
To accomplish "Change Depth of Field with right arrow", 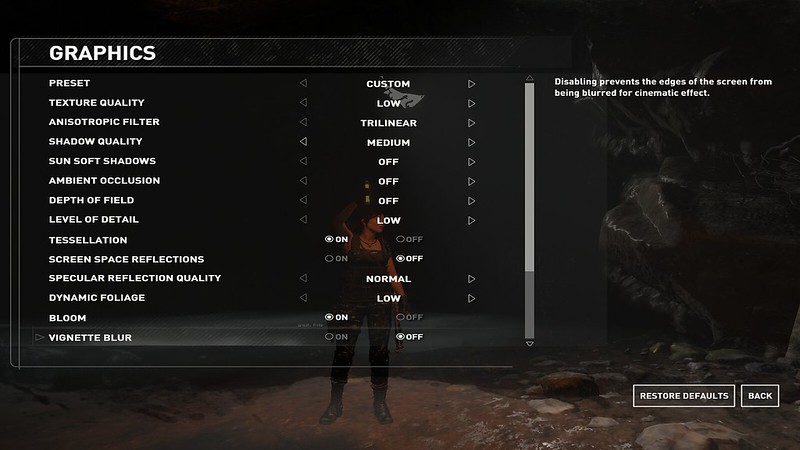I will [471, 200].
